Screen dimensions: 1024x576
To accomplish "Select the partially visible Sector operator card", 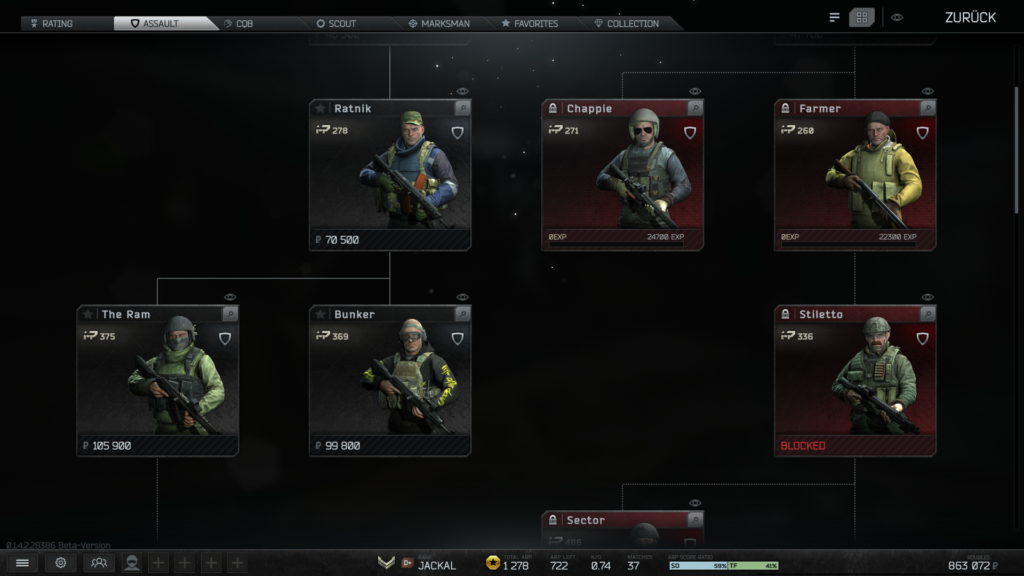I will (622, 528).
